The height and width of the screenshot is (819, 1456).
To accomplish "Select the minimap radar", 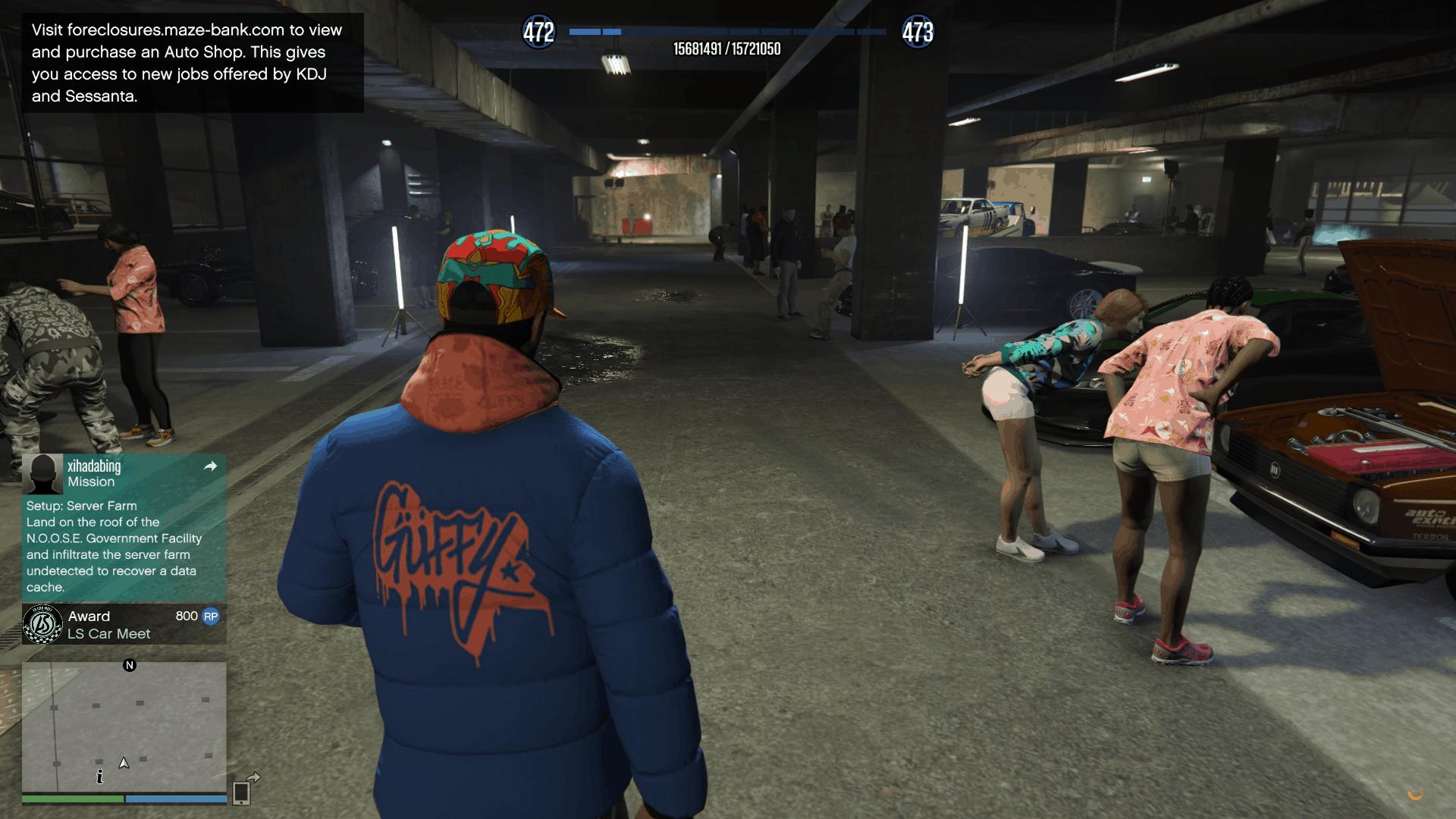I will pyautogui.click(x=124, y=726).
